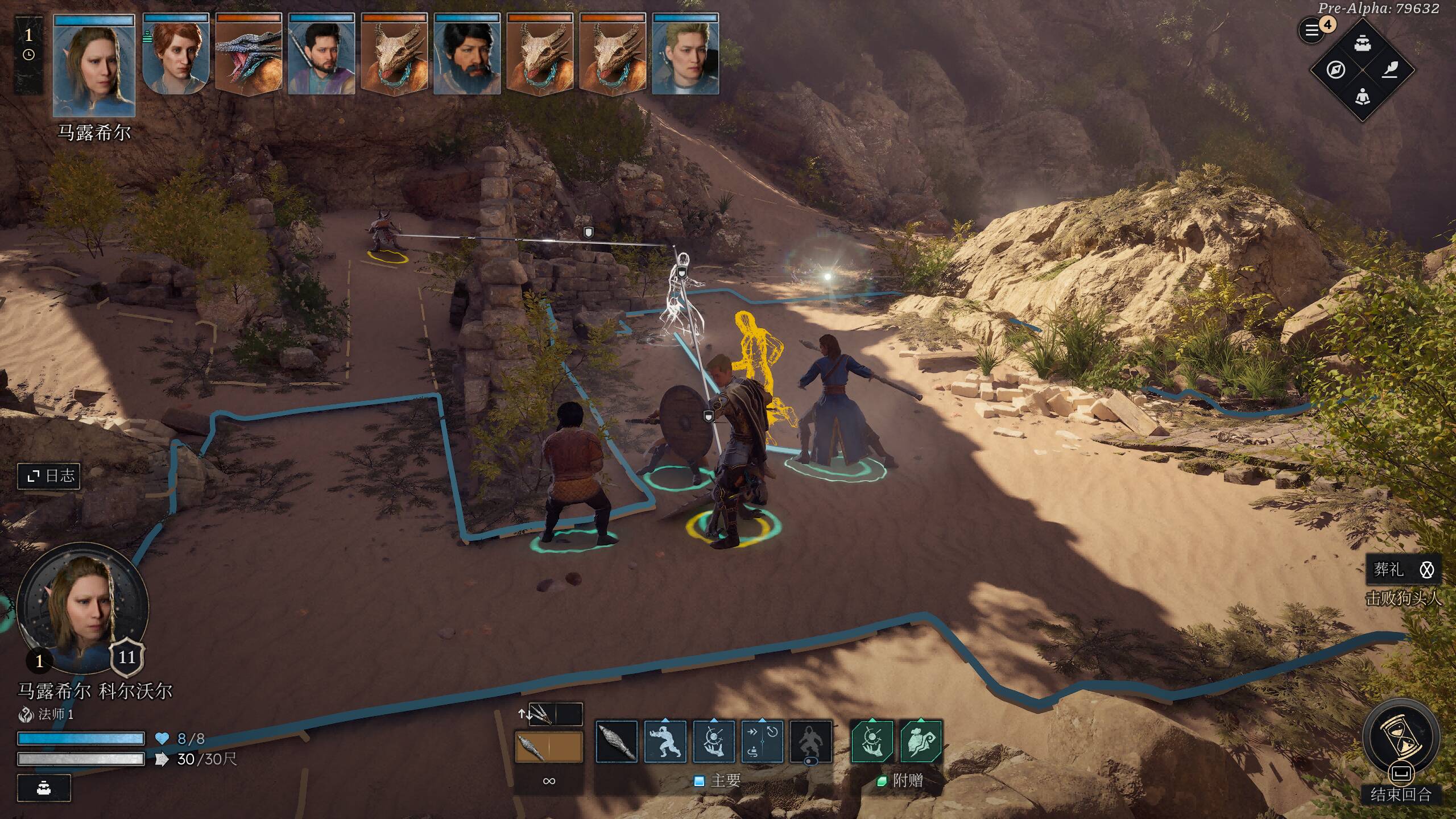1456x819 pixels.
Task: Swap to the darts weapon set
Action: (541, 714)
